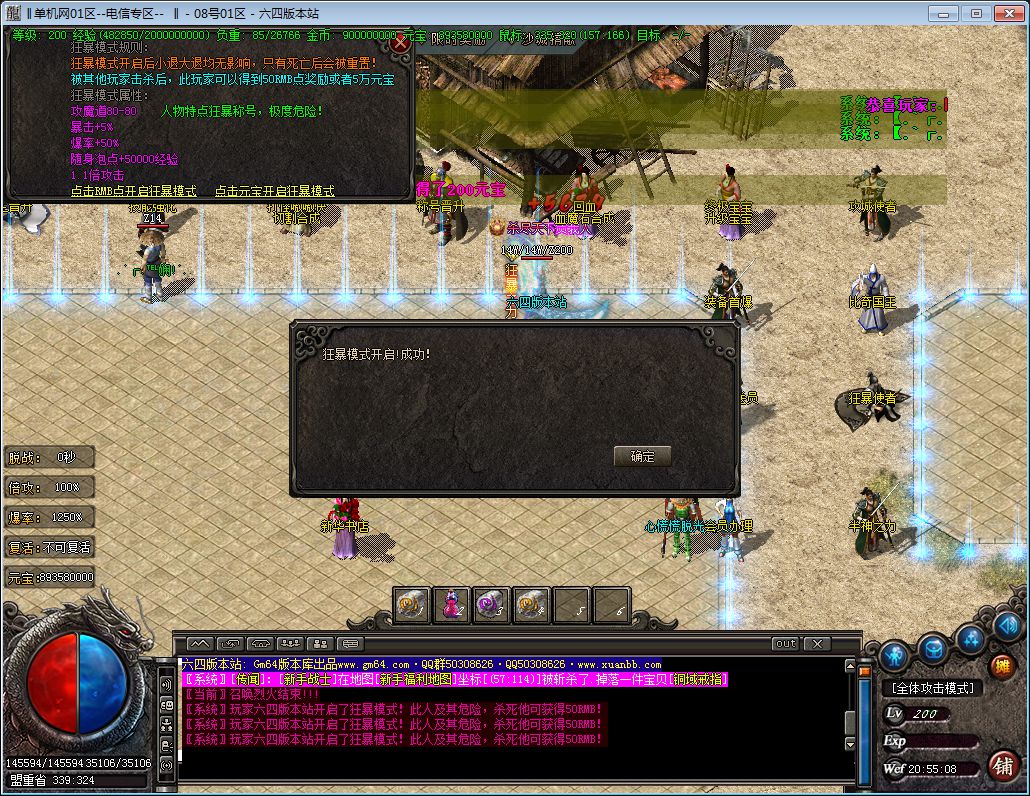Confirm the dialog with 确定 button
This screenshot has height=796, width=1030.
pos(642,456)
